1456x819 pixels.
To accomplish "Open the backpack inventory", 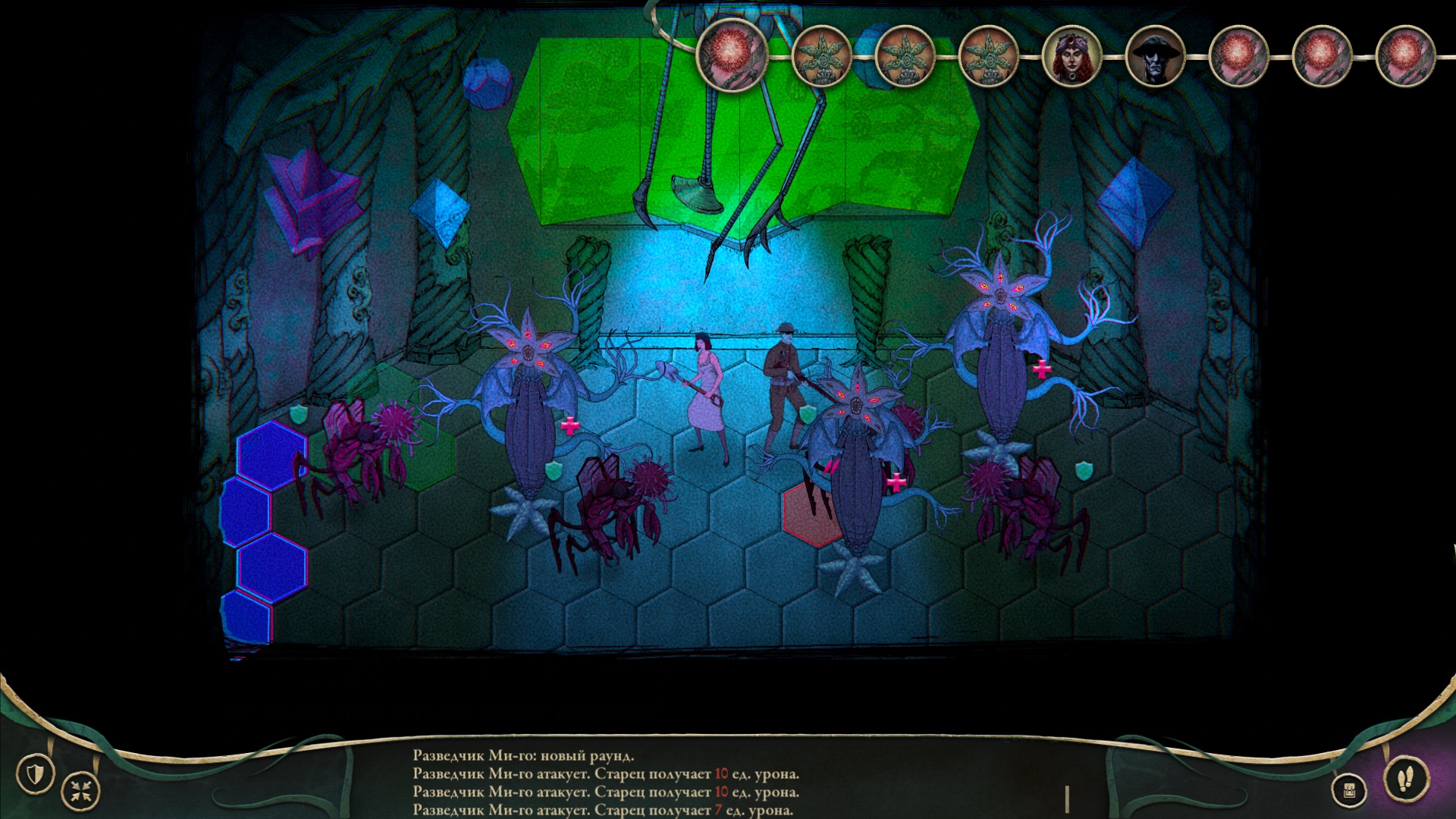I will [x=1349, y=791].
